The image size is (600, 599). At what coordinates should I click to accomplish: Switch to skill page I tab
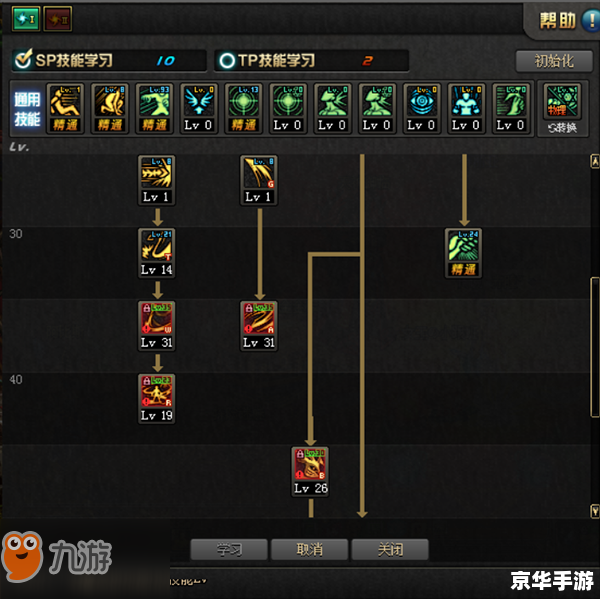[25, 18]
